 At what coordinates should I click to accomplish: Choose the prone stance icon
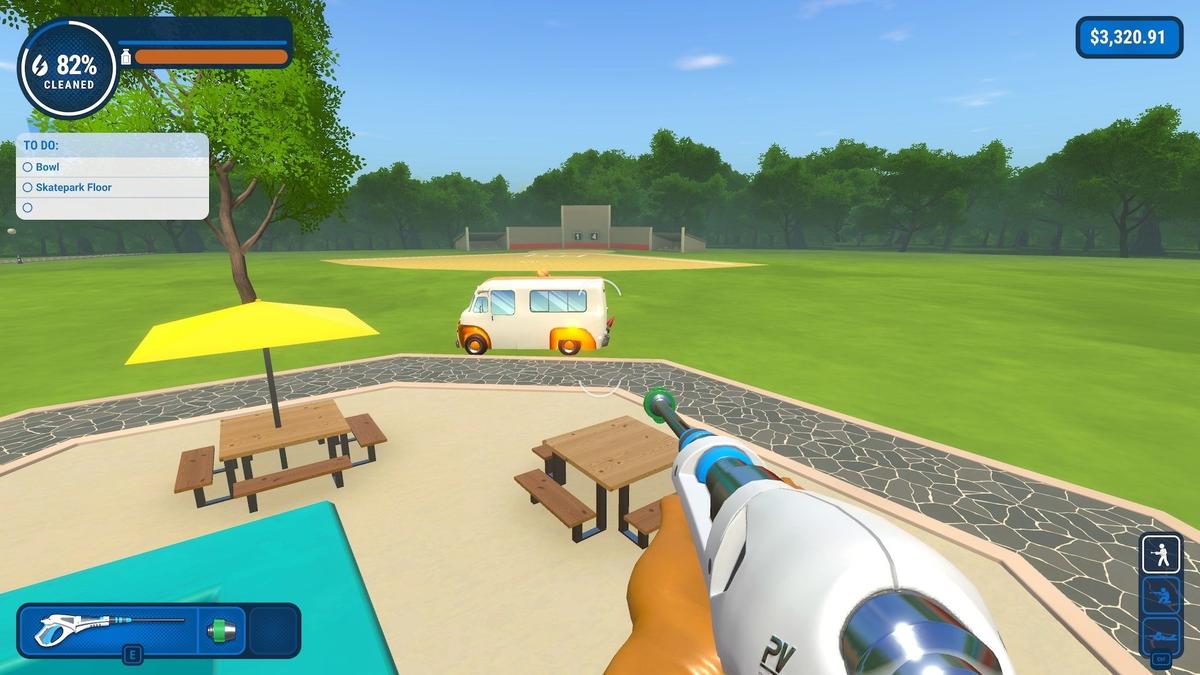point(1161,636)
